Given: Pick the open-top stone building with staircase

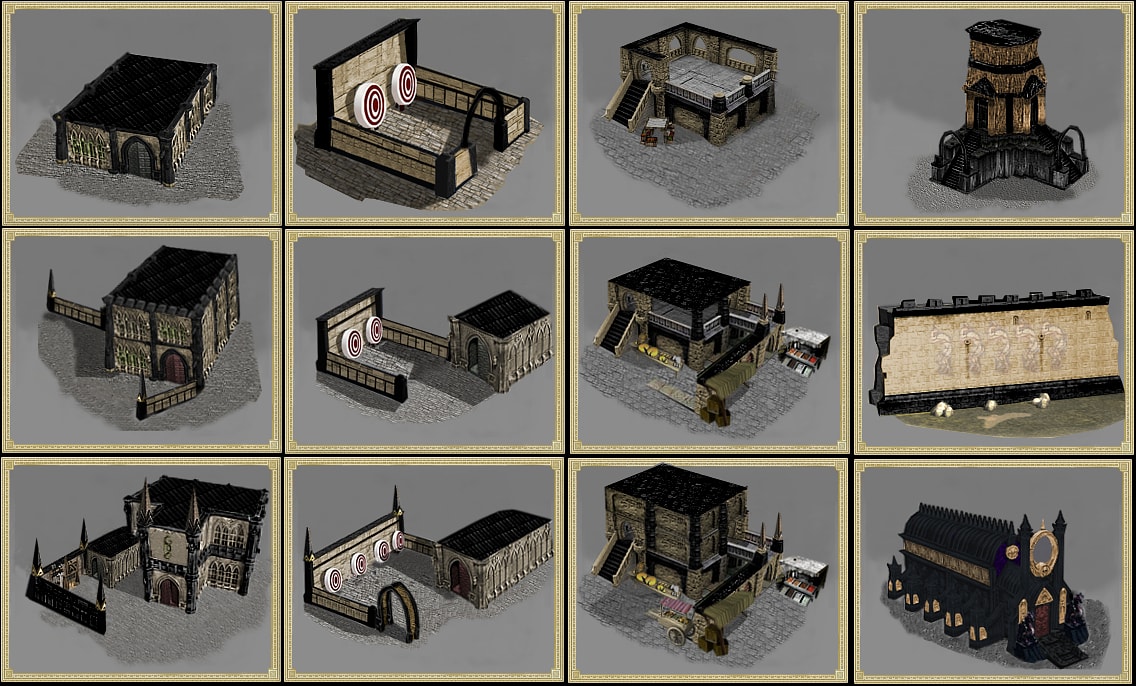Looking at the screenshot, I should (x=709, y=113).
